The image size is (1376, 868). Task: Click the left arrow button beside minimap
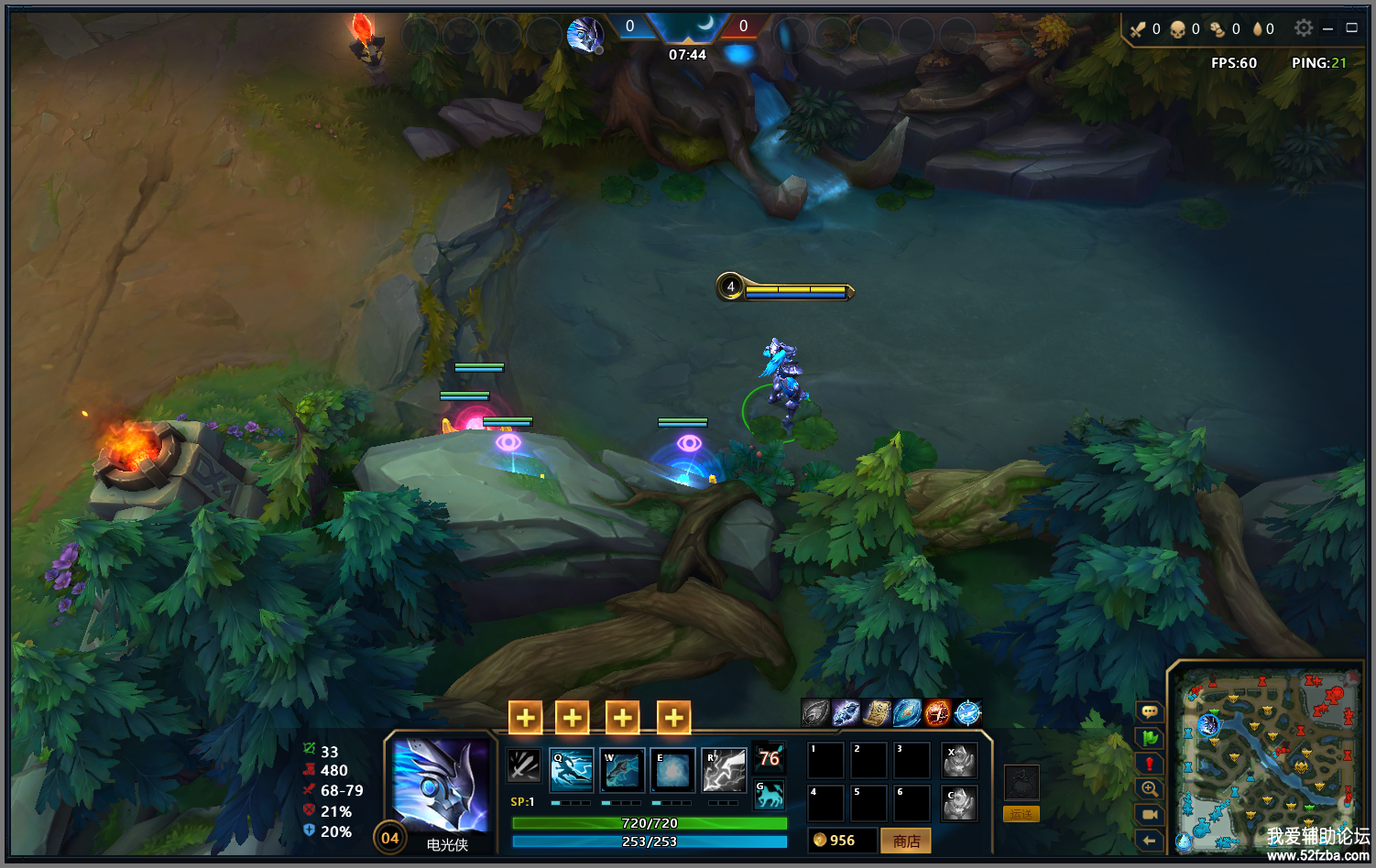pos(1150,841)
